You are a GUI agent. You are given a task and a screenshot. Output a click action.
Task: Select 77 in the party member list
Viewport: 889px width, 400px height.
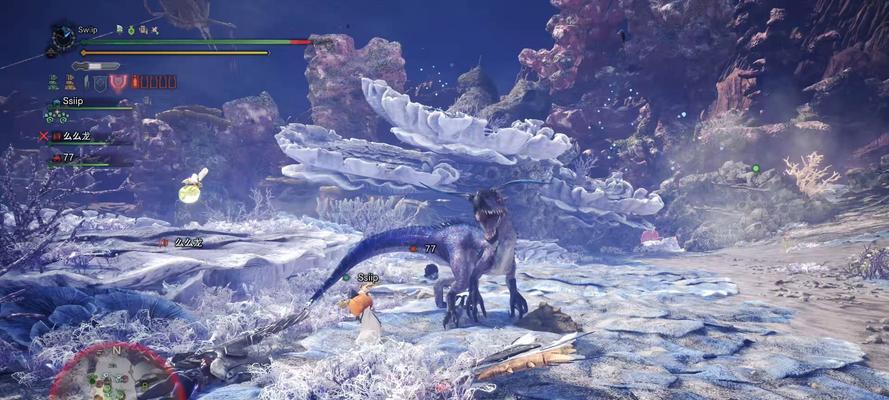click(x=68, y=157)
